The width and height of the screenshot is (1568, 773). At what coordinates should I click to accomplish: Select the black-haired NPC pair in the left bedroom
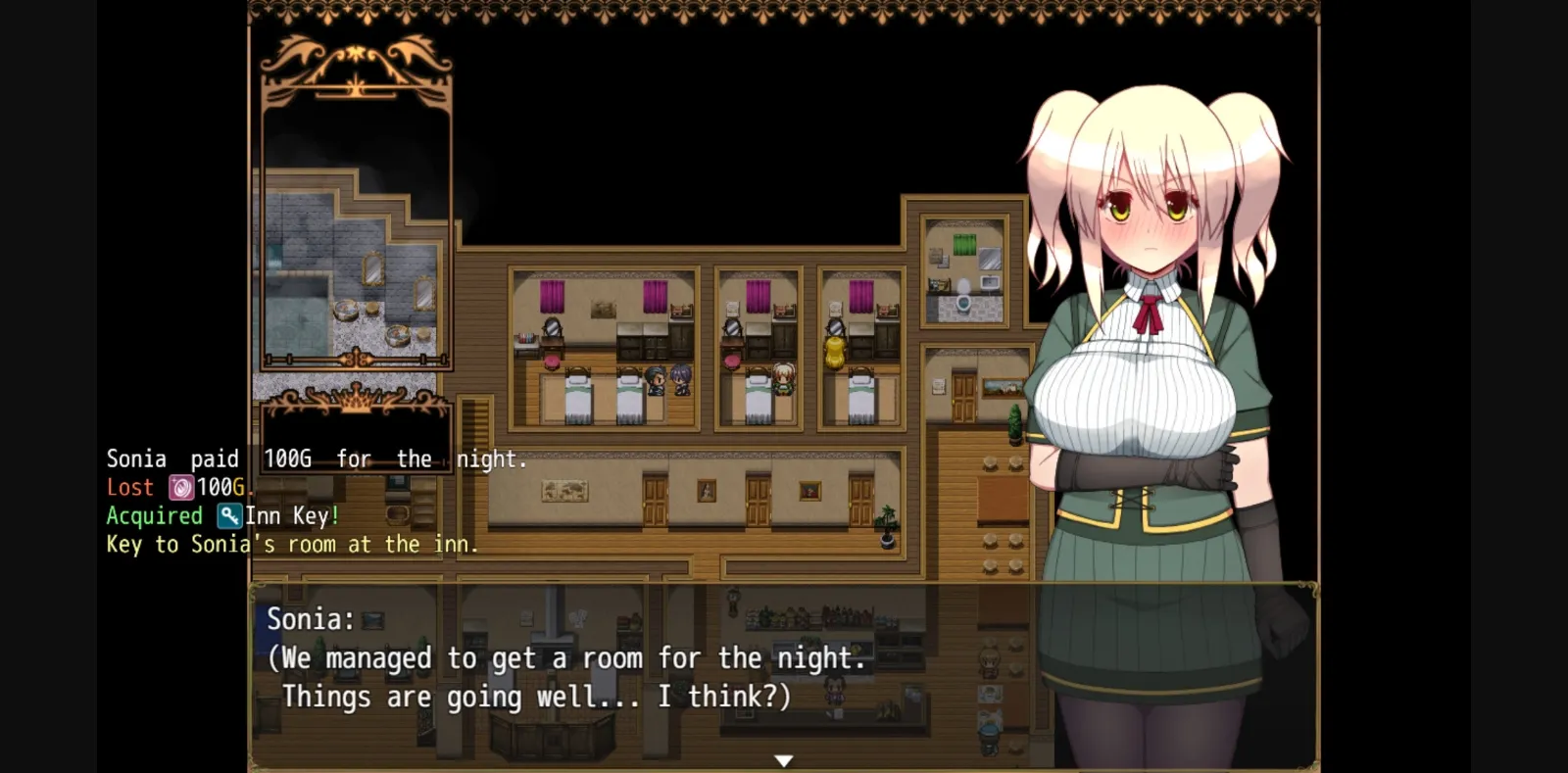(x=668, y=382)
